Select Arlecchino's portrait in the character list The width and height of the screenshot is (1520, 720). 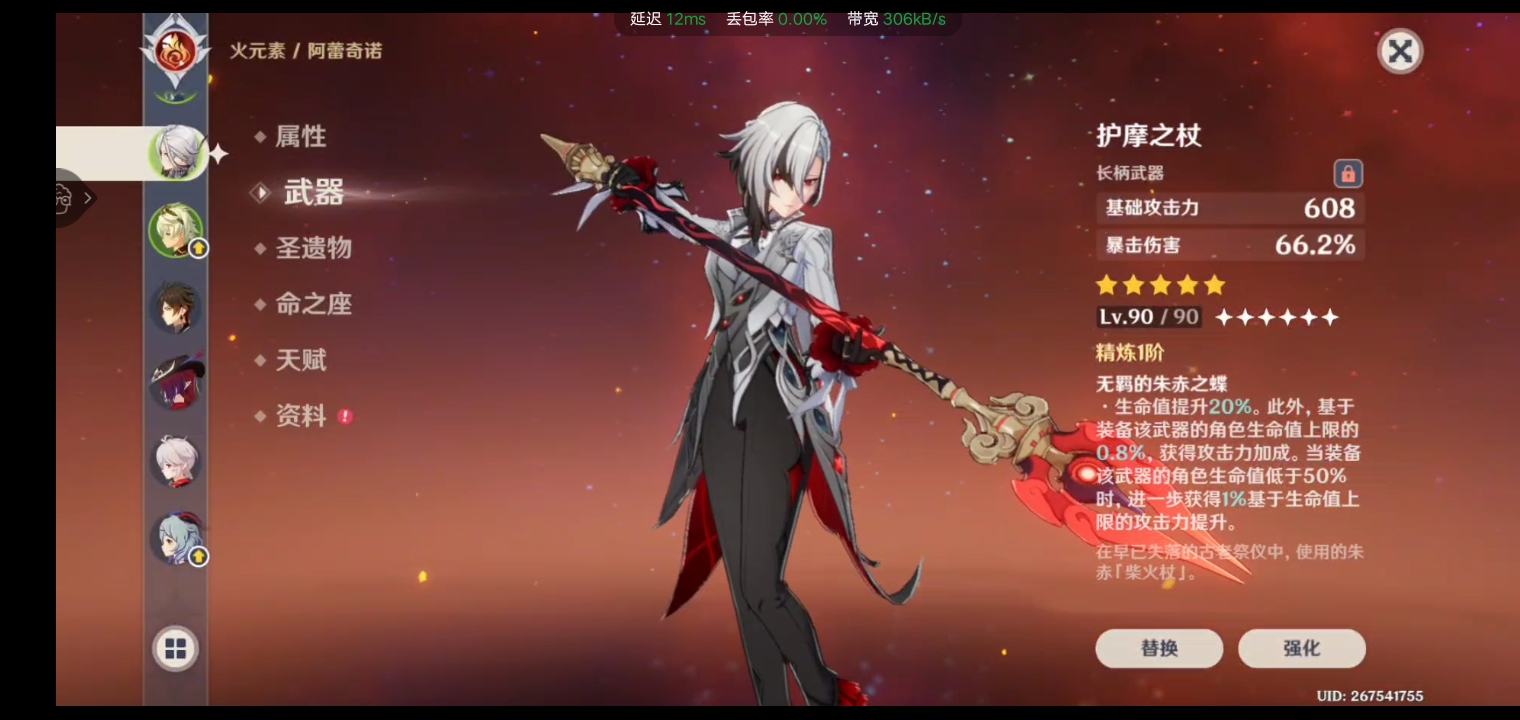tap(177, 153)
